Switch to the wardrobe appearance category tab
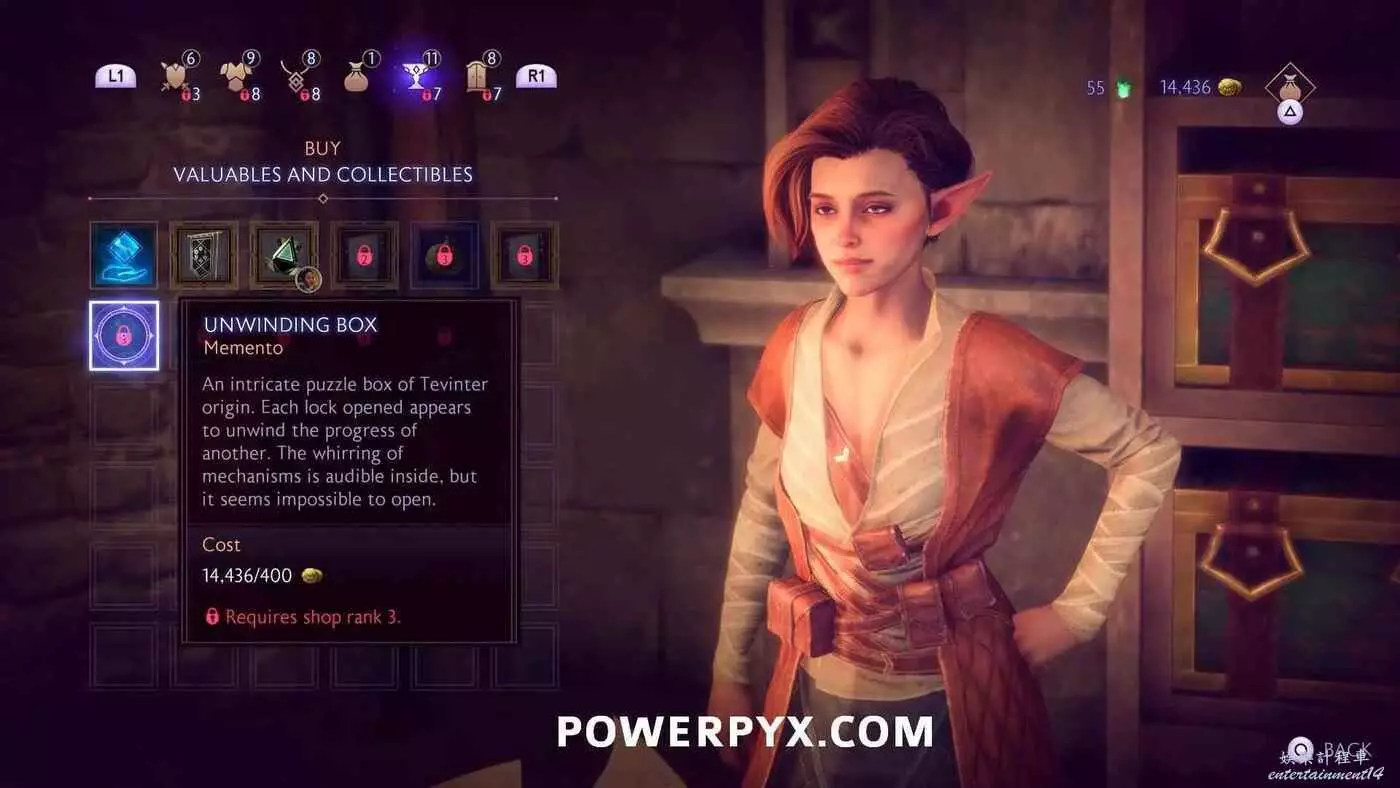 (x=478, y=77)
